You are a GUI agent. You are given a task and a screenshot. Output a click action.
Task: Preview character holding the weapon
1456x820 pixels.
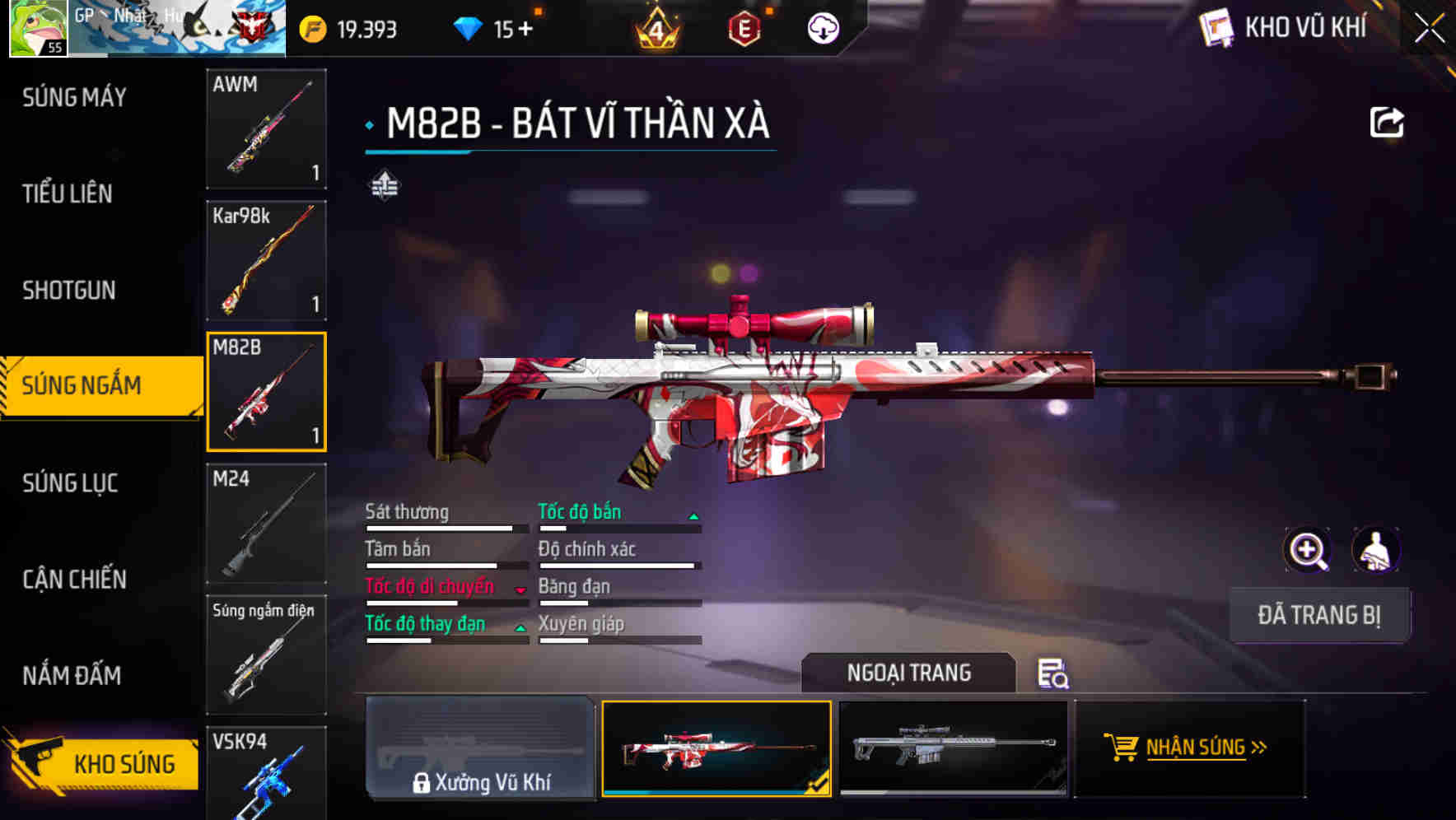tap(1376, 550)
